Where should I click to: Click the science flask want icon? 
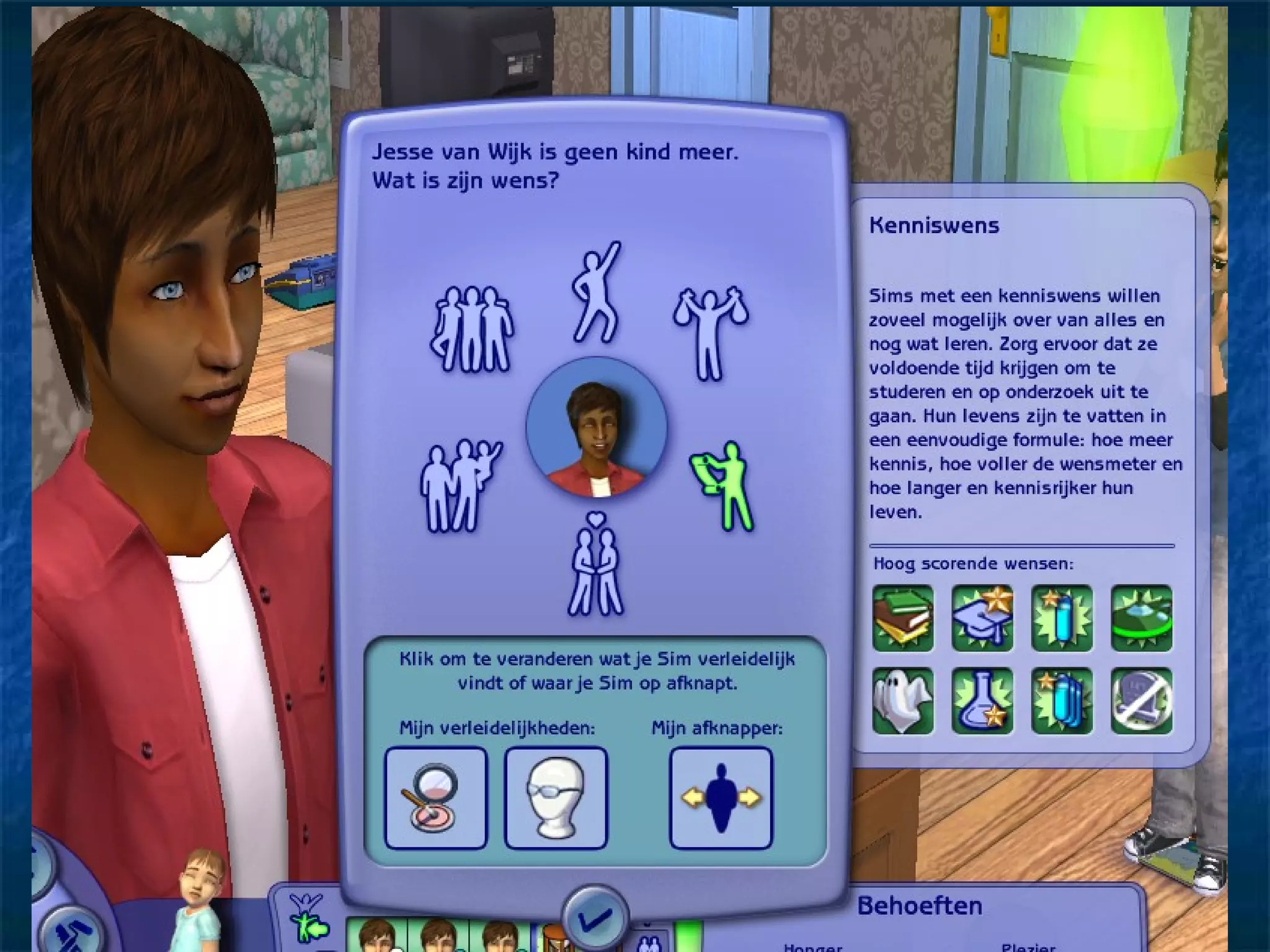982,701
